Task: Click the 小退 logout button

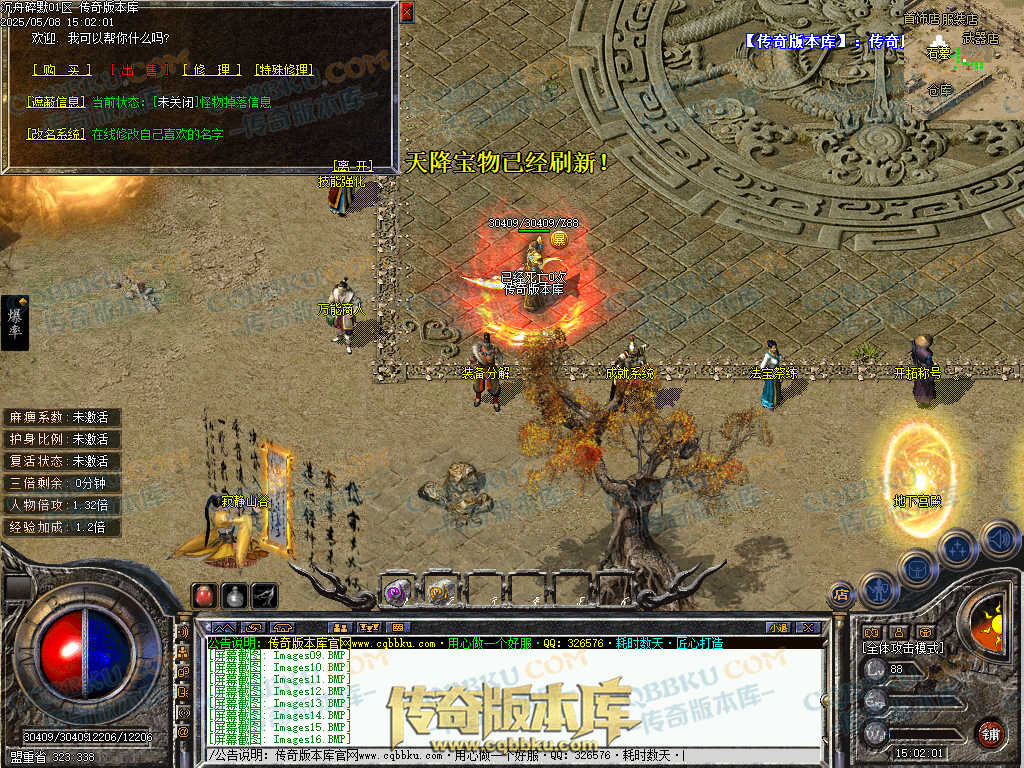Action: [777, 628]
